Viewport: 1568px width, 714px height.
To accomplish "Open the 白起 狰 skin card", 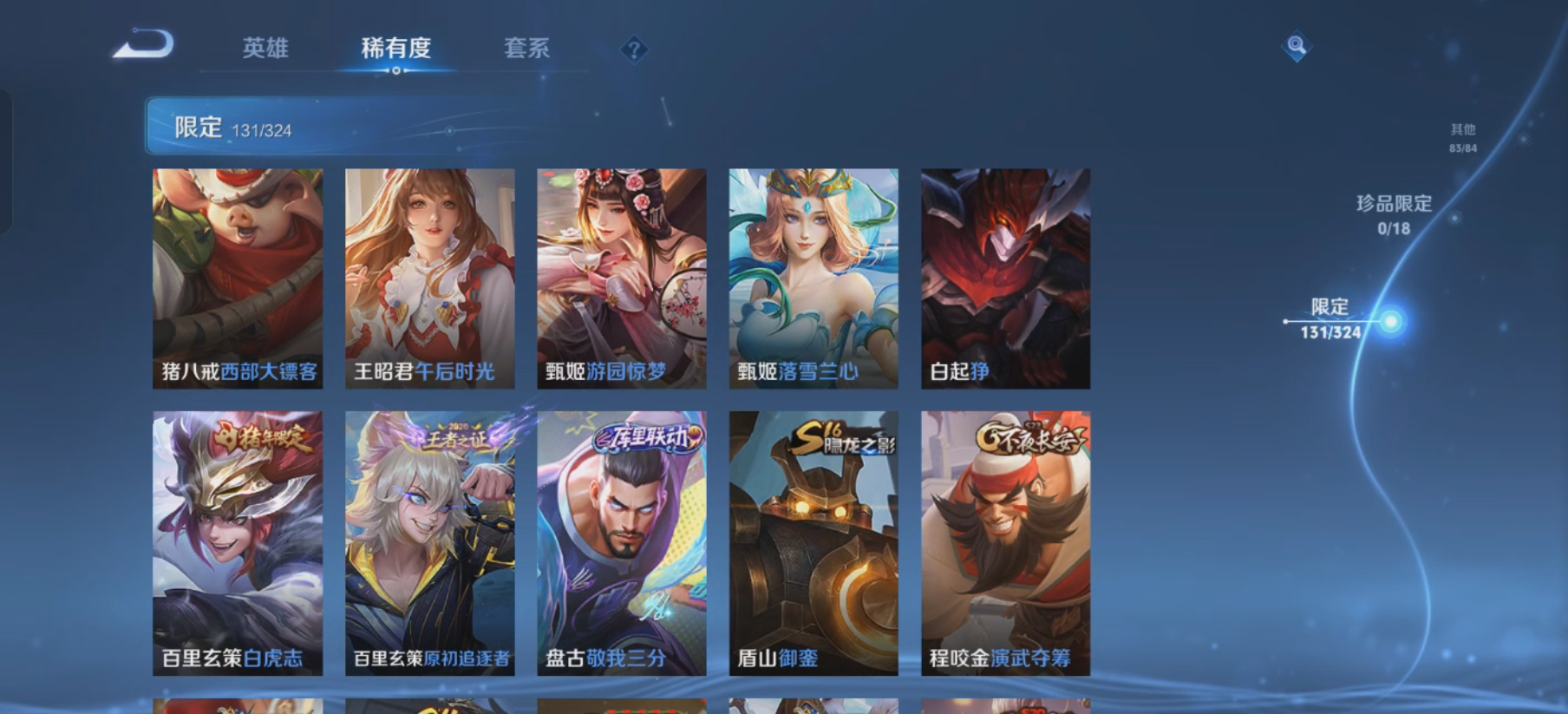I will [1005, 278].
